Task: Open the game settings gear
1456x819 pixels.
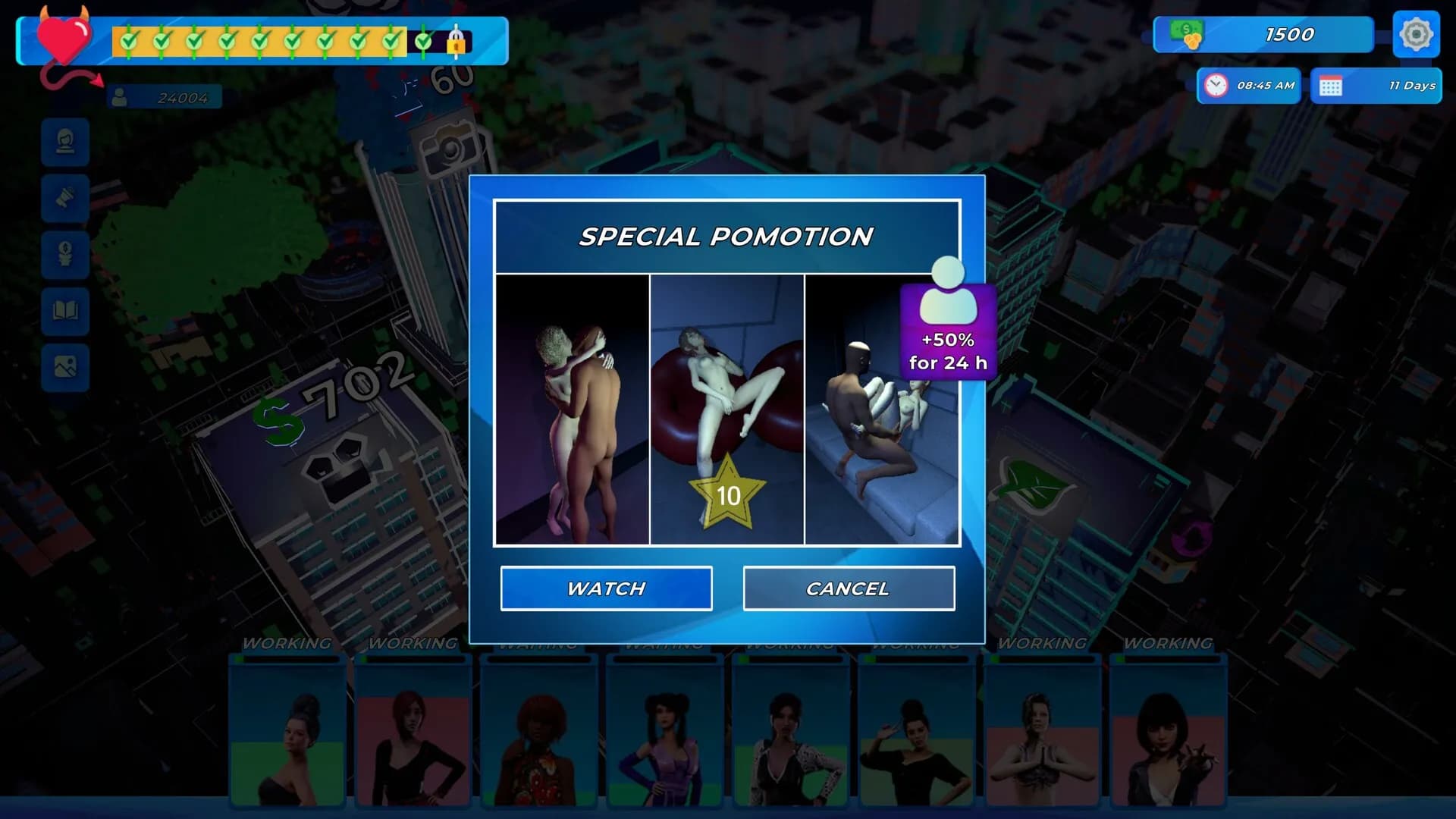Action: 1415,34
